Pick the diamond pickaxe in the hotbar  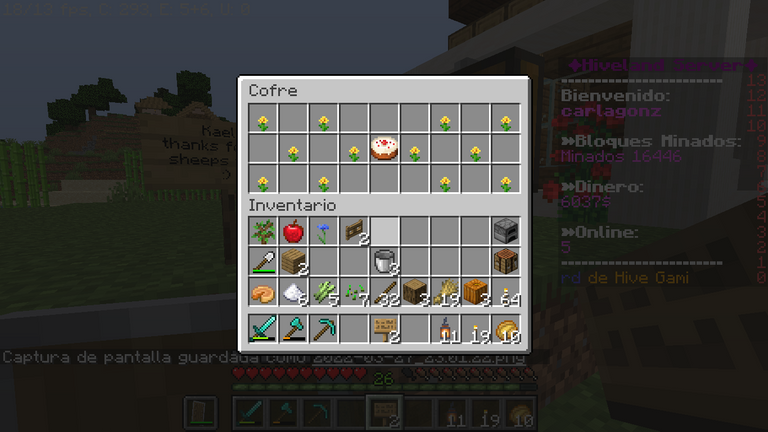click(323, 328)
